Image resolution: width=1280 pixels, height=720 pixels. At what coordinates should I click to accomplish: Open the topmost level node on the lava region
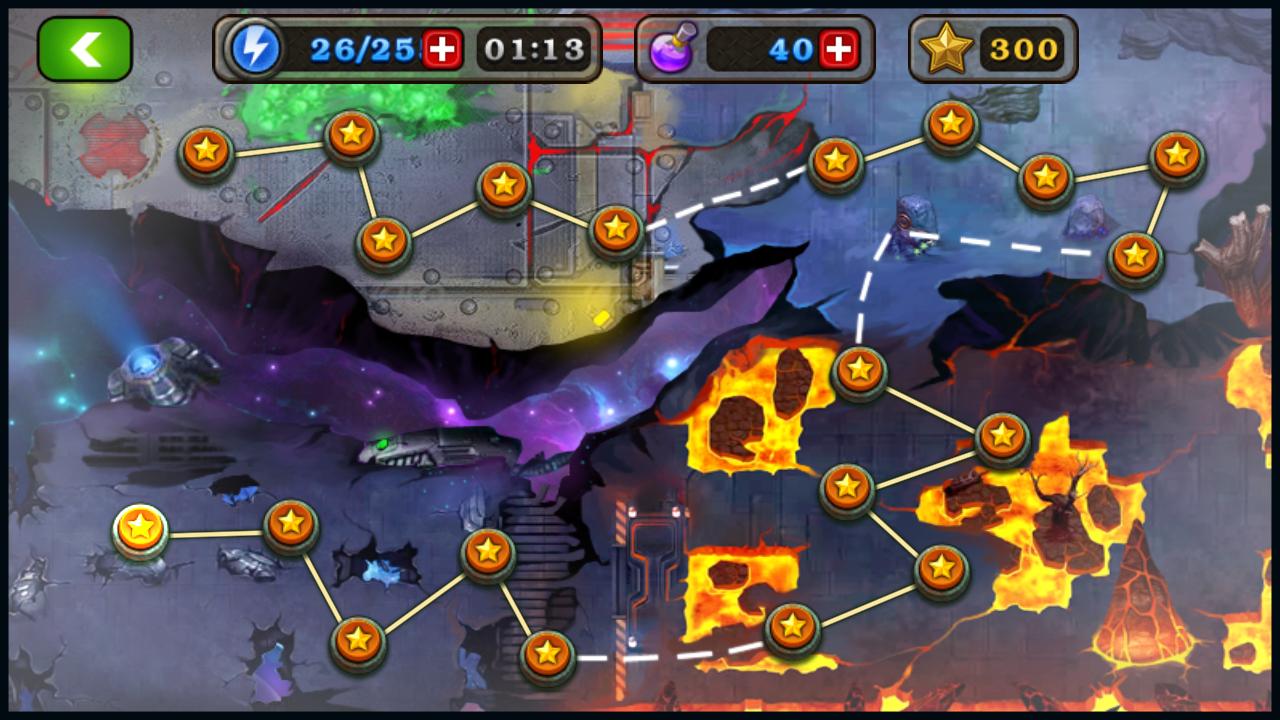tap(858, 369)
